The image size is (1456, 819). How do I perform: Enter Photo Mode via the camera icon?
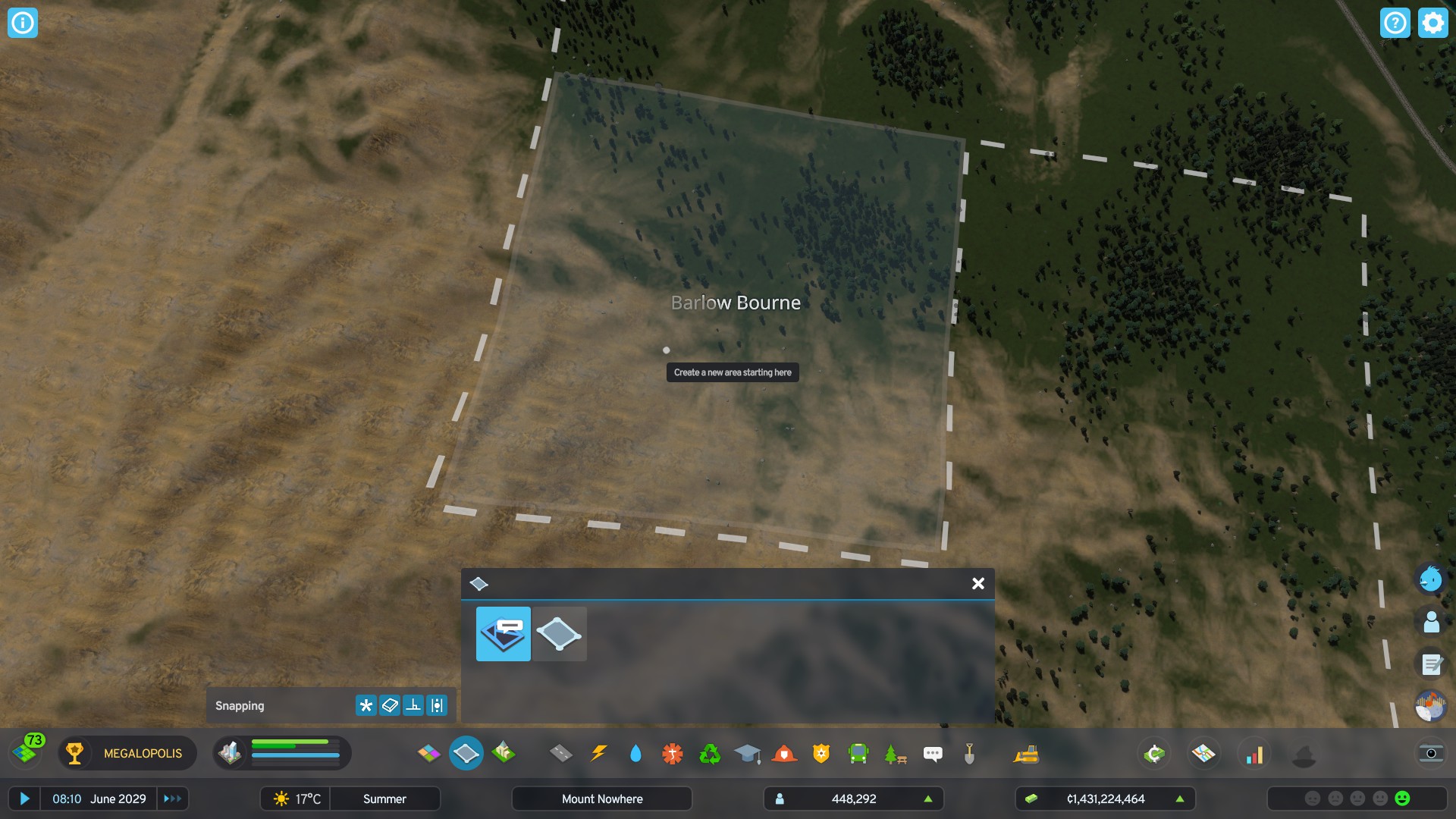coord(1432,754)
